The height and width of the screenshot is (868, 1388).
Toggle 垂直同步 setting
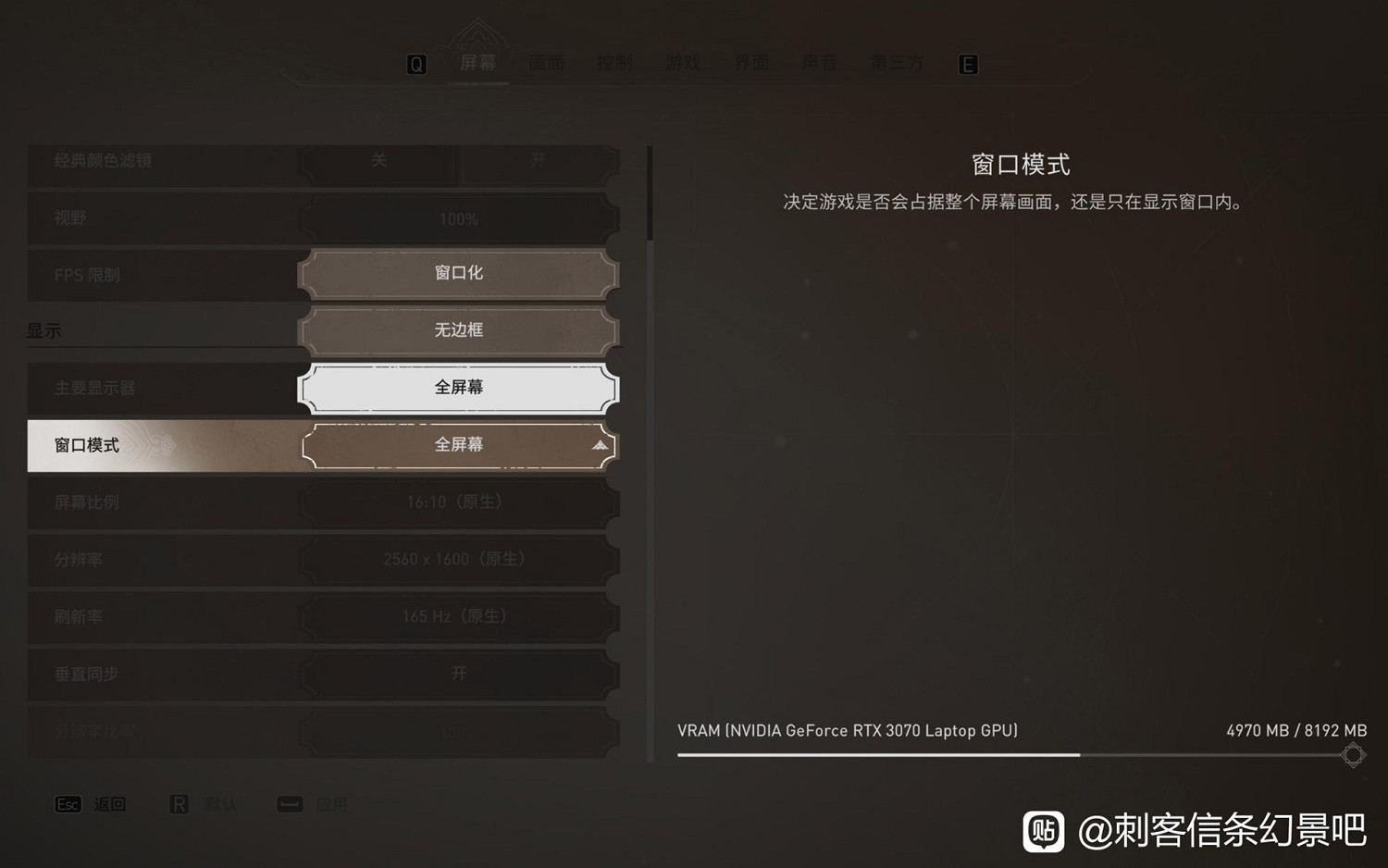(458, 674)
